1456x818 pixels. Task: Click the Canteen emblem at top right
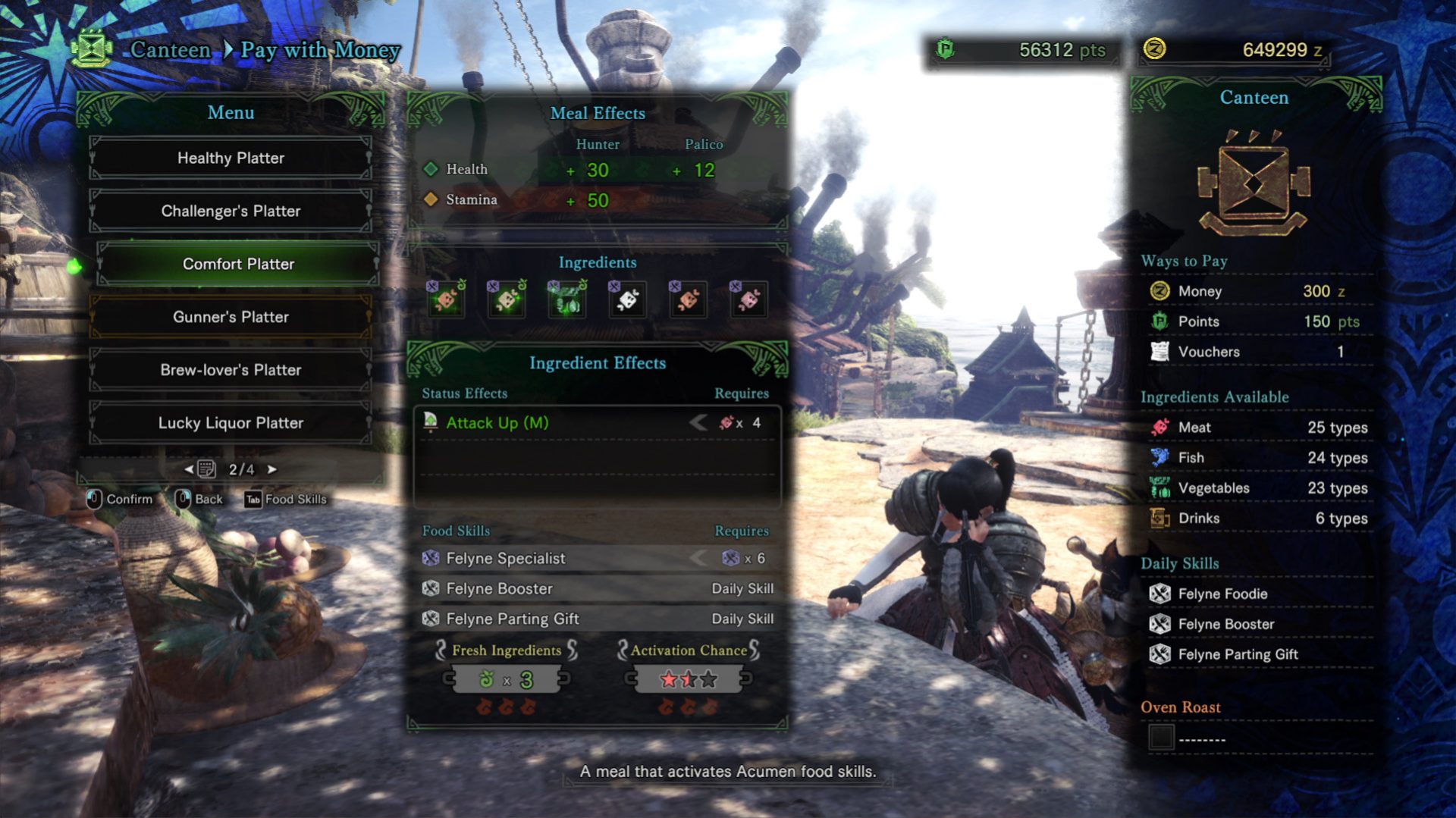[x=1254, y=182]
